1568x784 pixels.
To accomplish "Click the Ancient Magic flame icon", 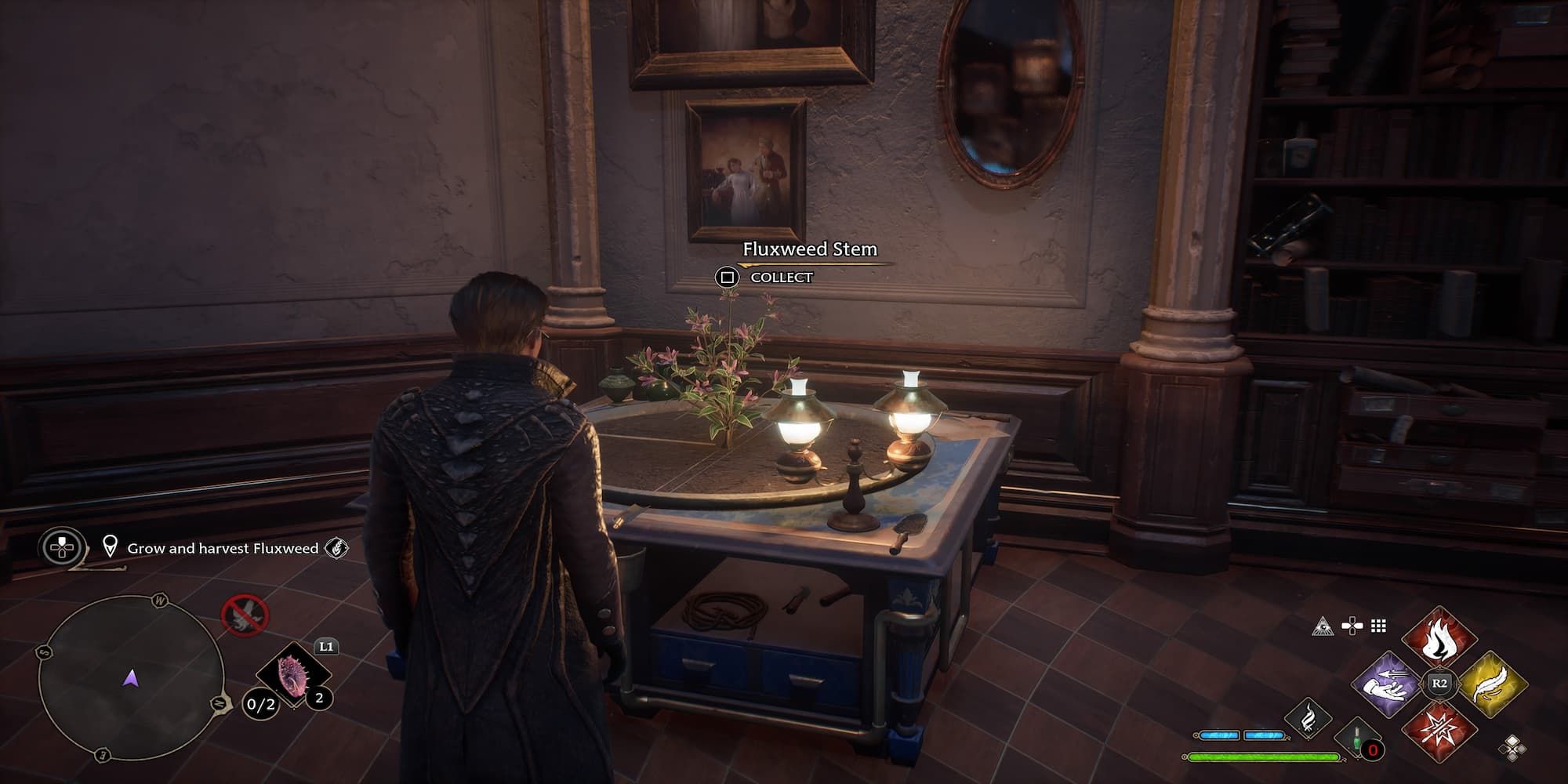I will coord(1308,720).
